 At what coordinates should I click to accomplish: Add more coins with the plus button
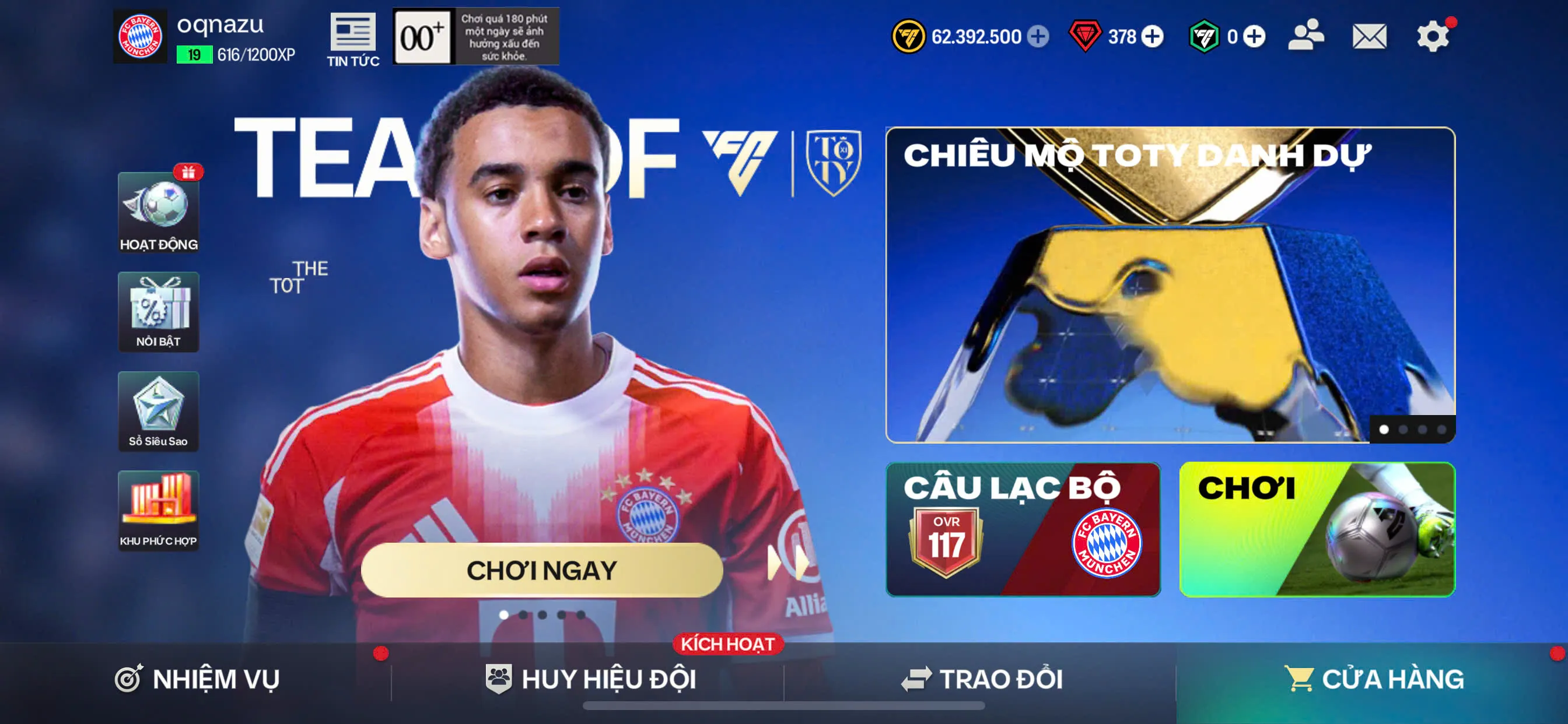[1038, 37]
